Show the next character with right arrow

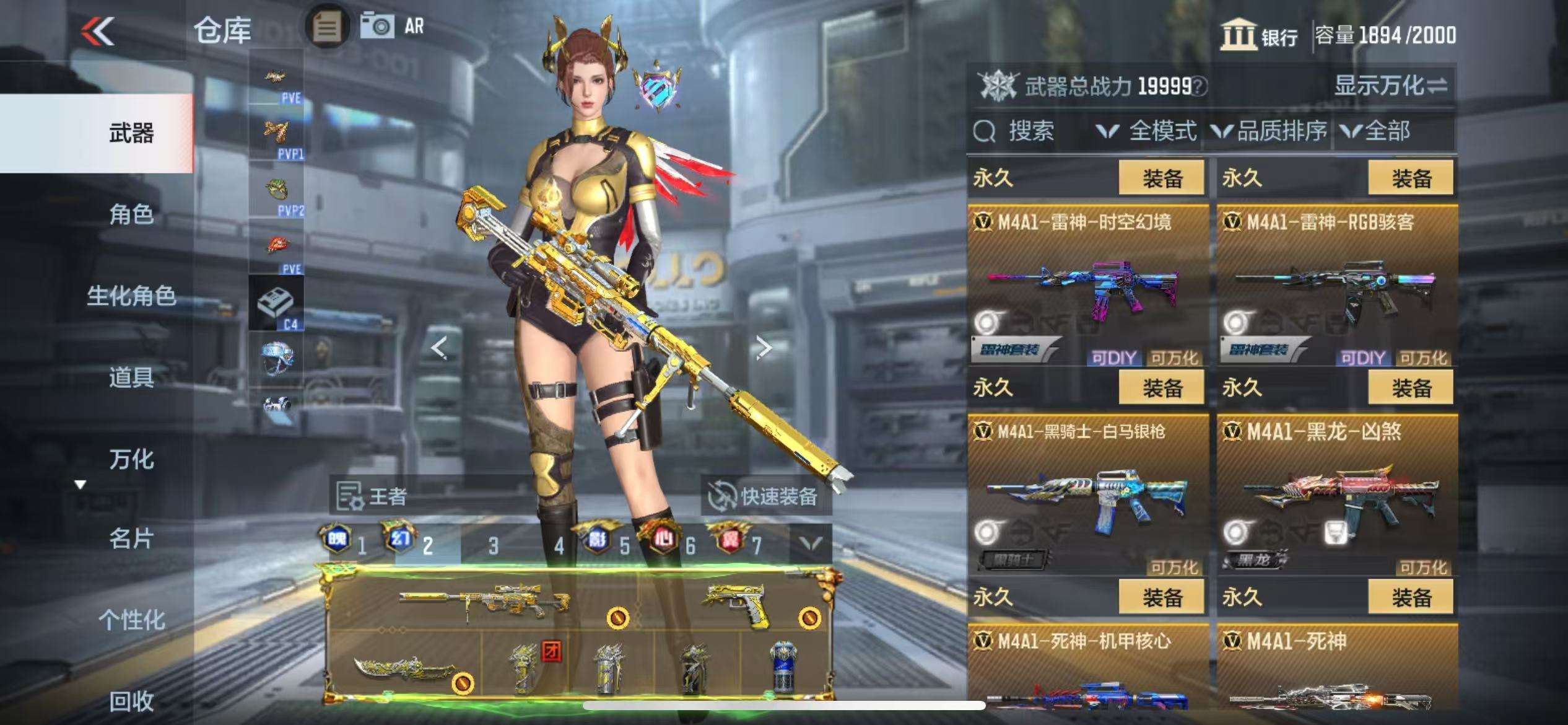pos(764,348)
